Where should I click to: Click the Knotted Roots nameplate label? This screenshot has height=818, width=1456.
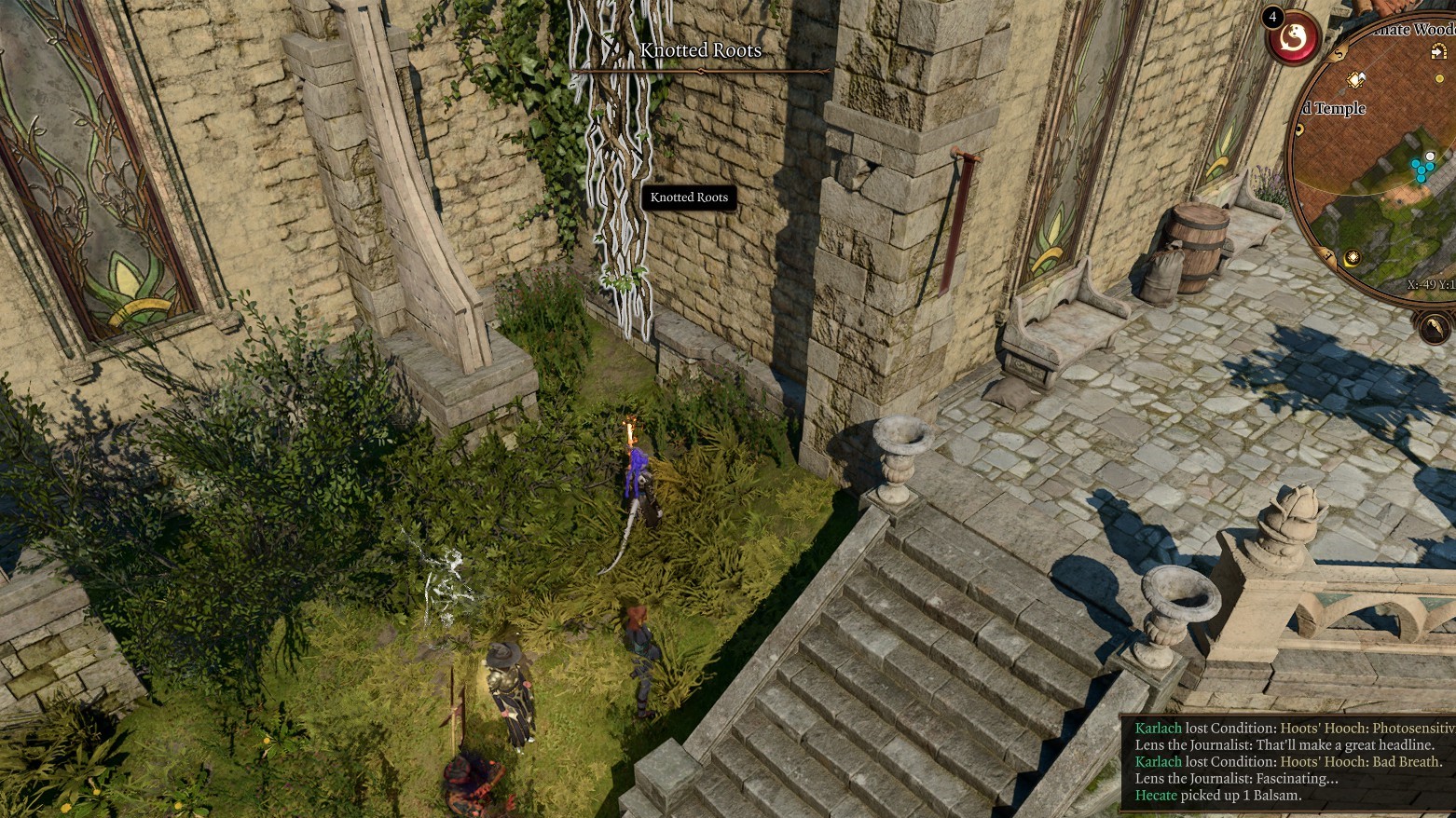click(688, 198)
